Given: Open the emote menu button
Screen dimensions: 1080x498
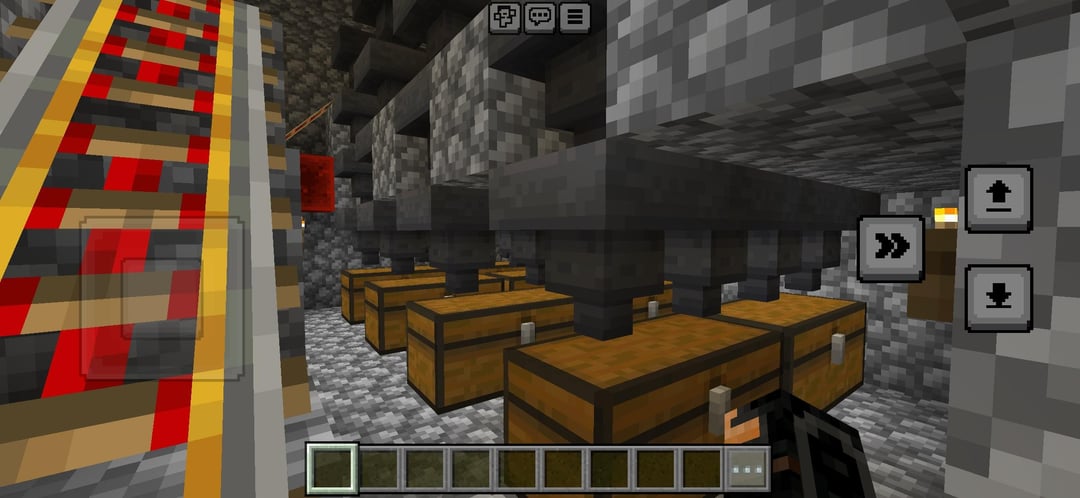Looking at the screenshot, I should tap(505, 17).
